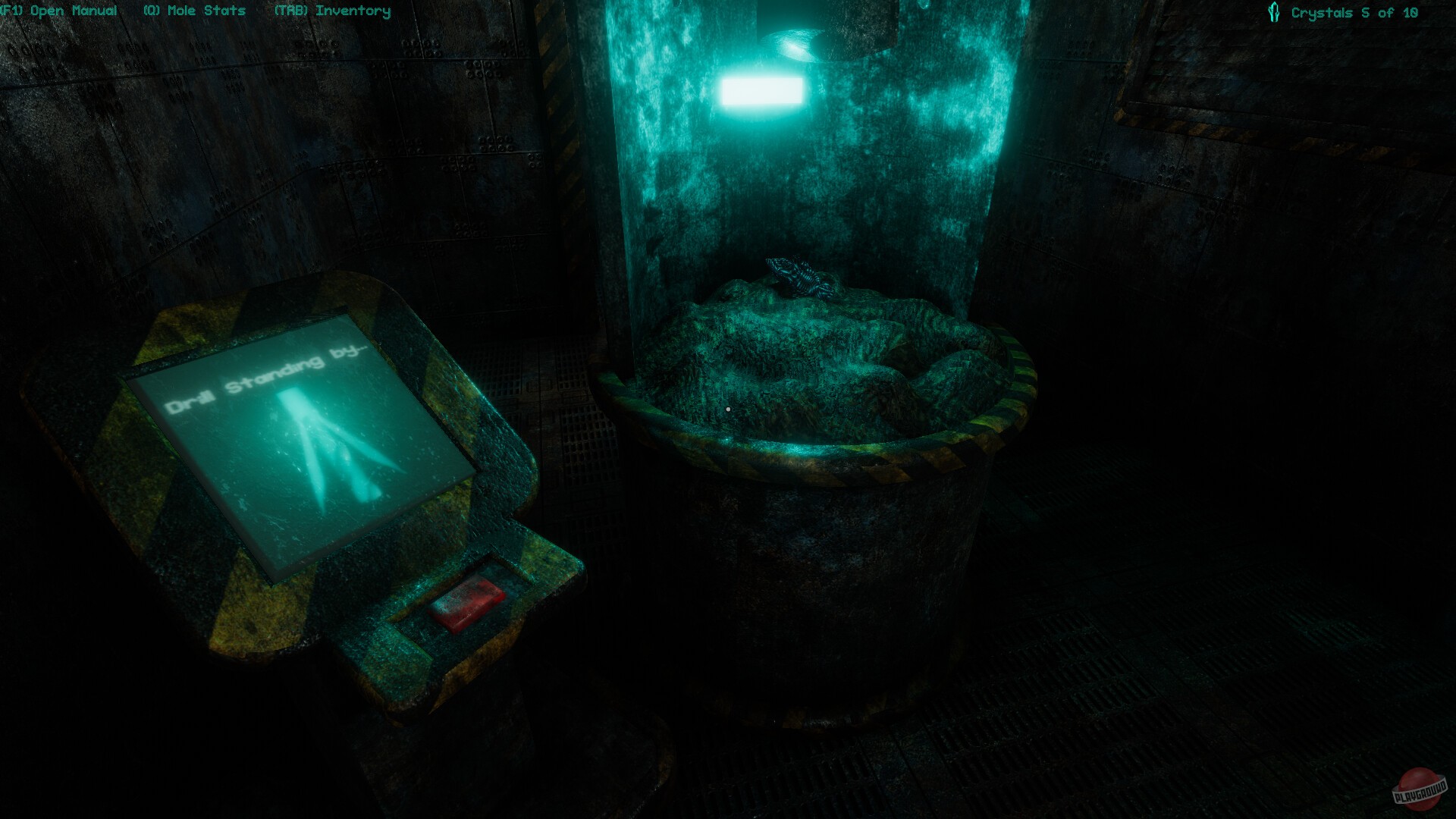Click the crystal icon in the HUD
The width and height of the screenshot is (1456, 819).
click(x=1274, y=11)
